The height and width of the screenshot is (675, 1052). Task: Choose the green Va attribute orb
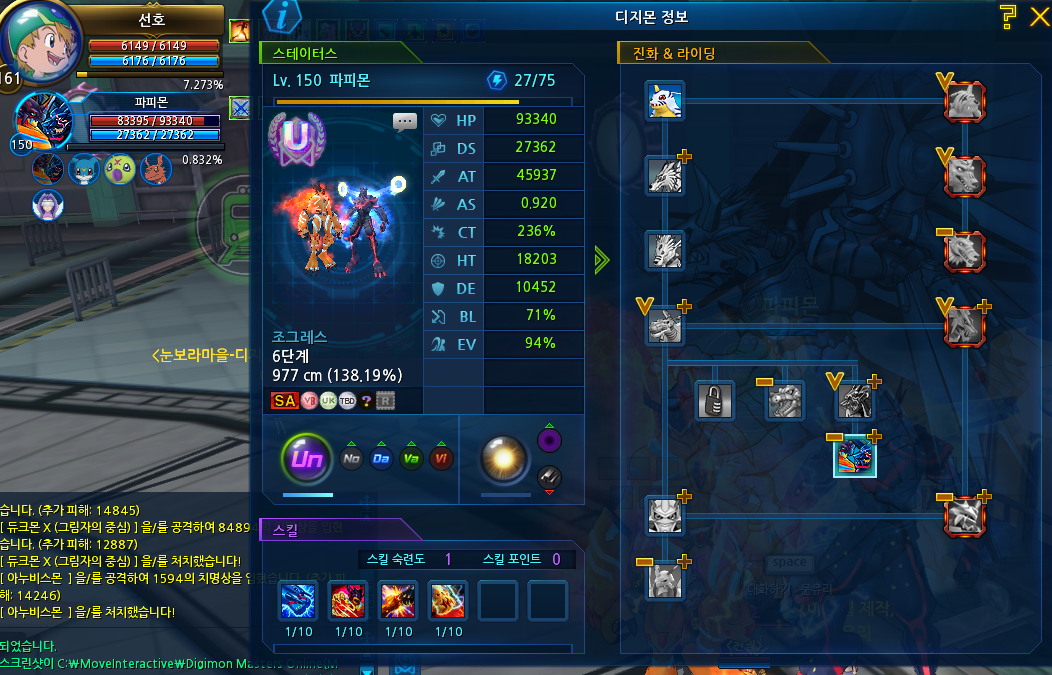coord(411,460)
